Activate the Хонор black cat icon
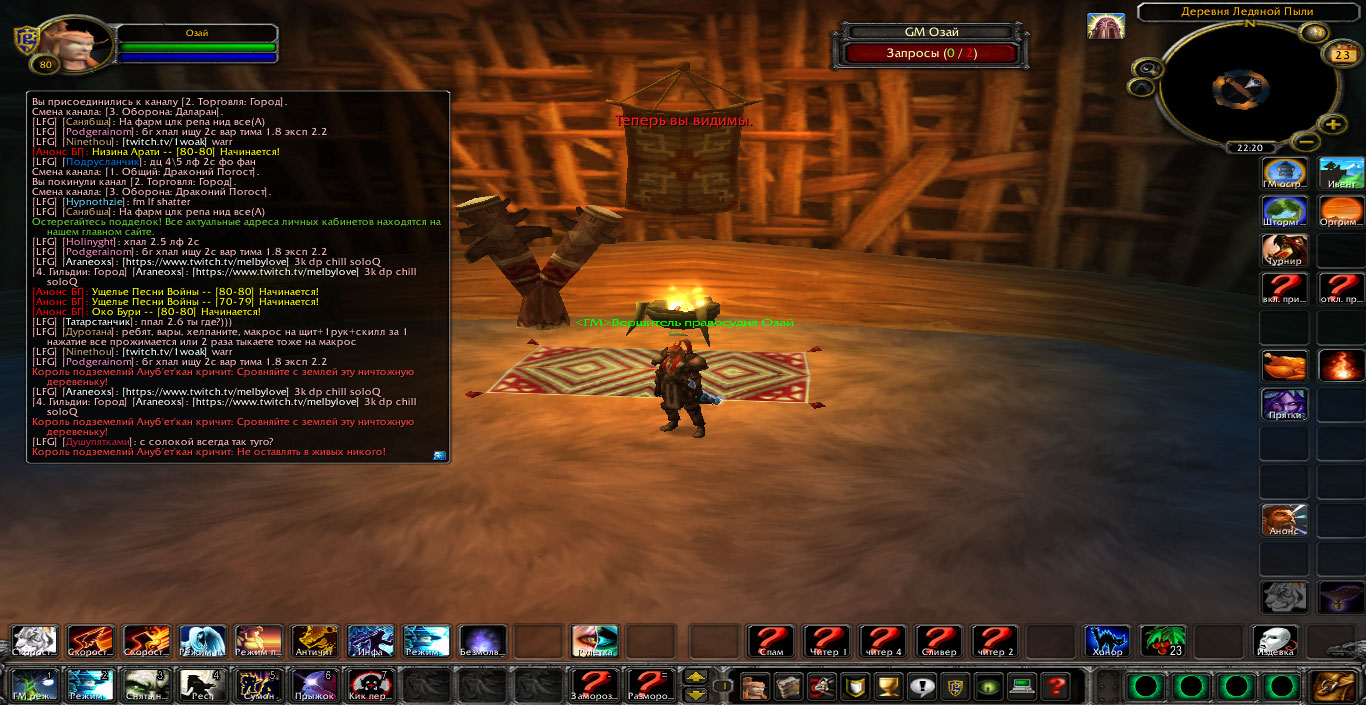 pos(1107,642)
